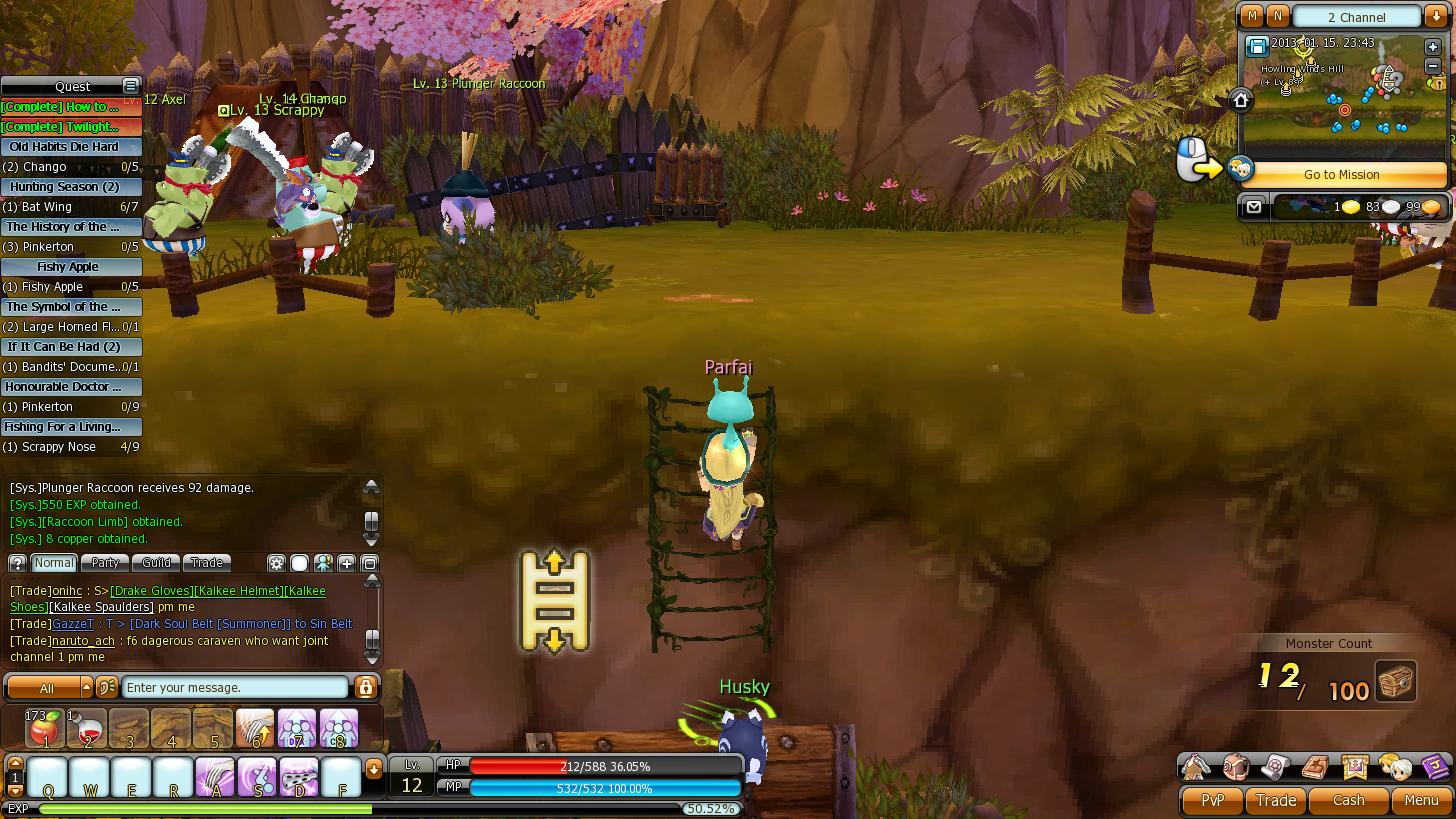This screenshot has height=819, width=1456.
Task: Open the 2 Channel dropdown arrow
Action: coord(1434,17)
